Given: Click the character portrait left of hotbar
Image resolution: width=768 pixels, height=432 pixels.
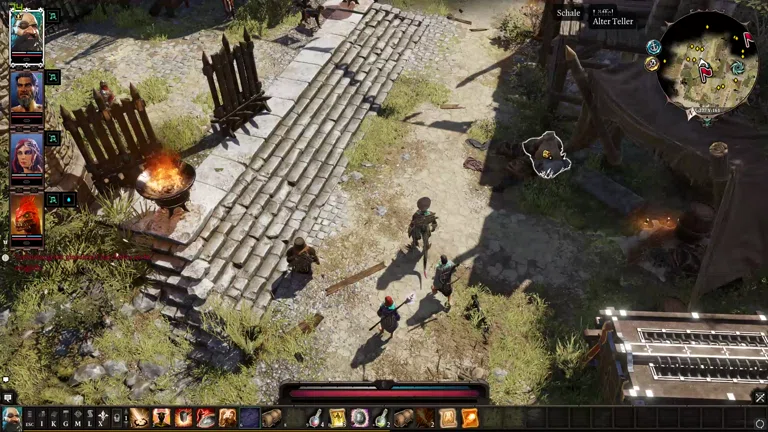Looking at the screenshot, I should [x=11, y=418].
